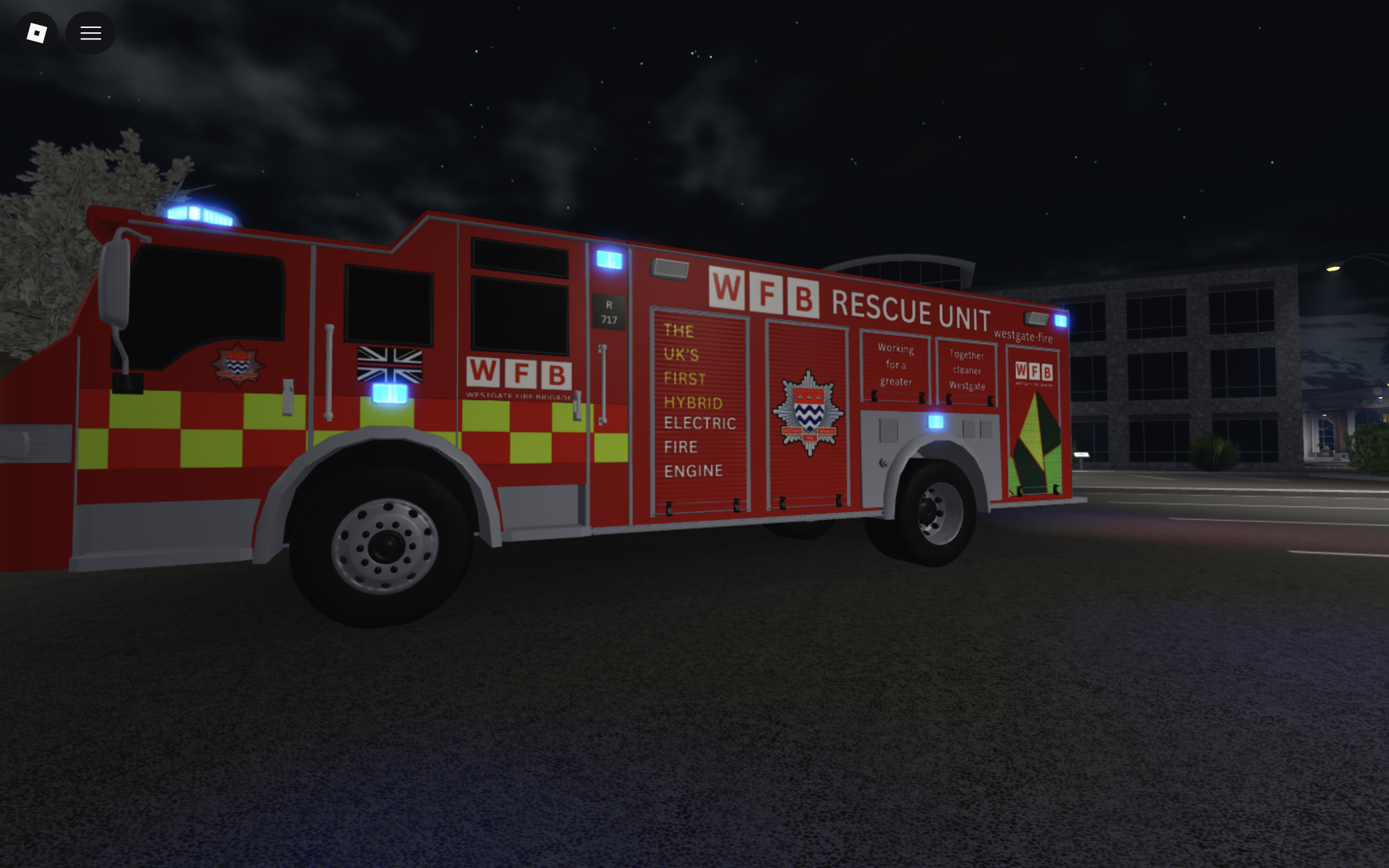Screen dimensions: 1389x868
Task: Expand the Roblox in-game menu
Action: (90, 33)
